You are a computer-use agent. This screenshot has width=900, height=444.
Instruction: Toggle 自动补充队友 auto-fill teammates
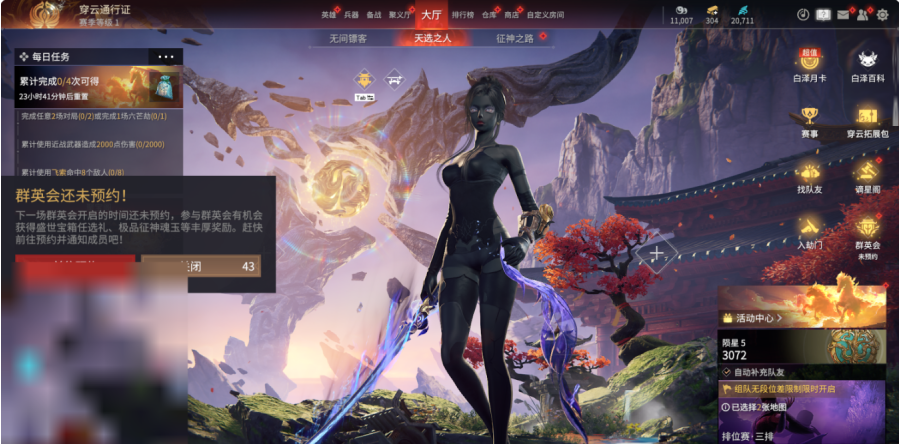point(726,371)
